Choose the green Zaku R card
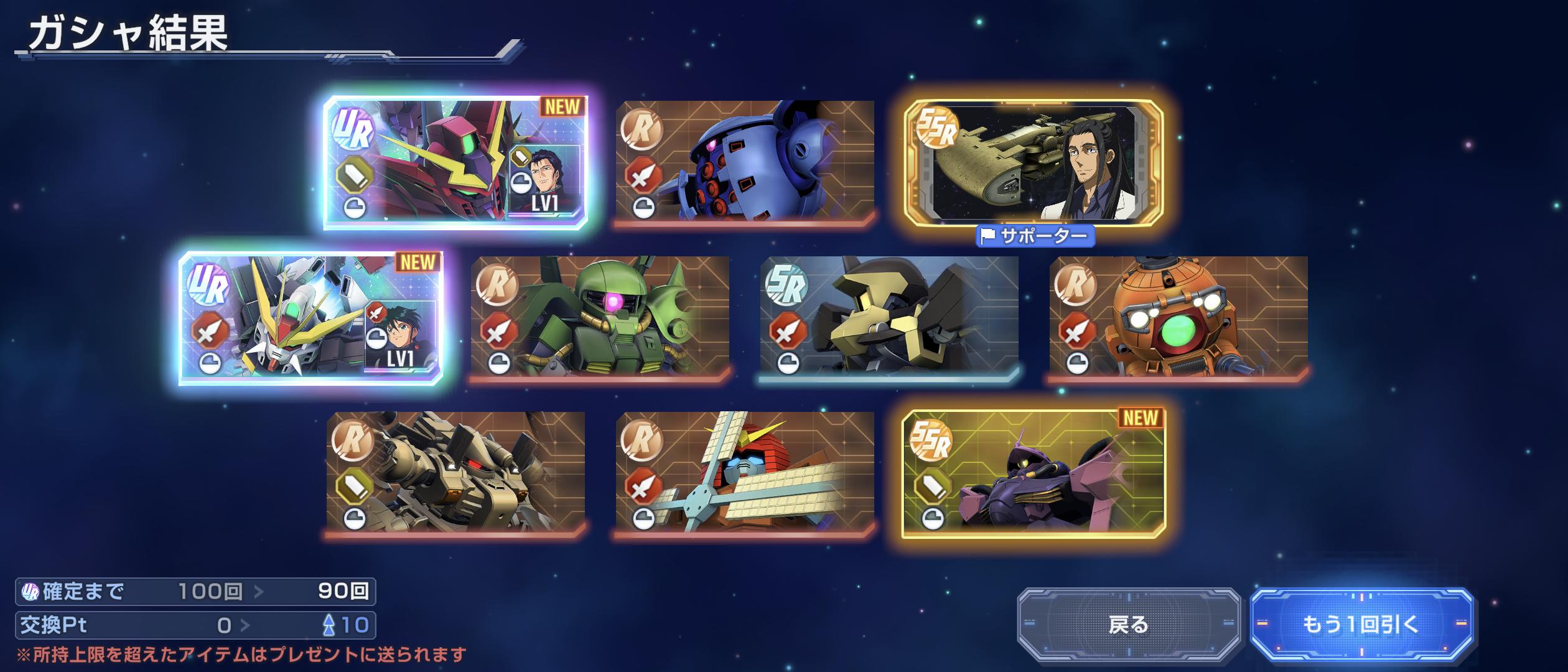The height and width of the screenshot is (672, 1568). tap(600, 317)
